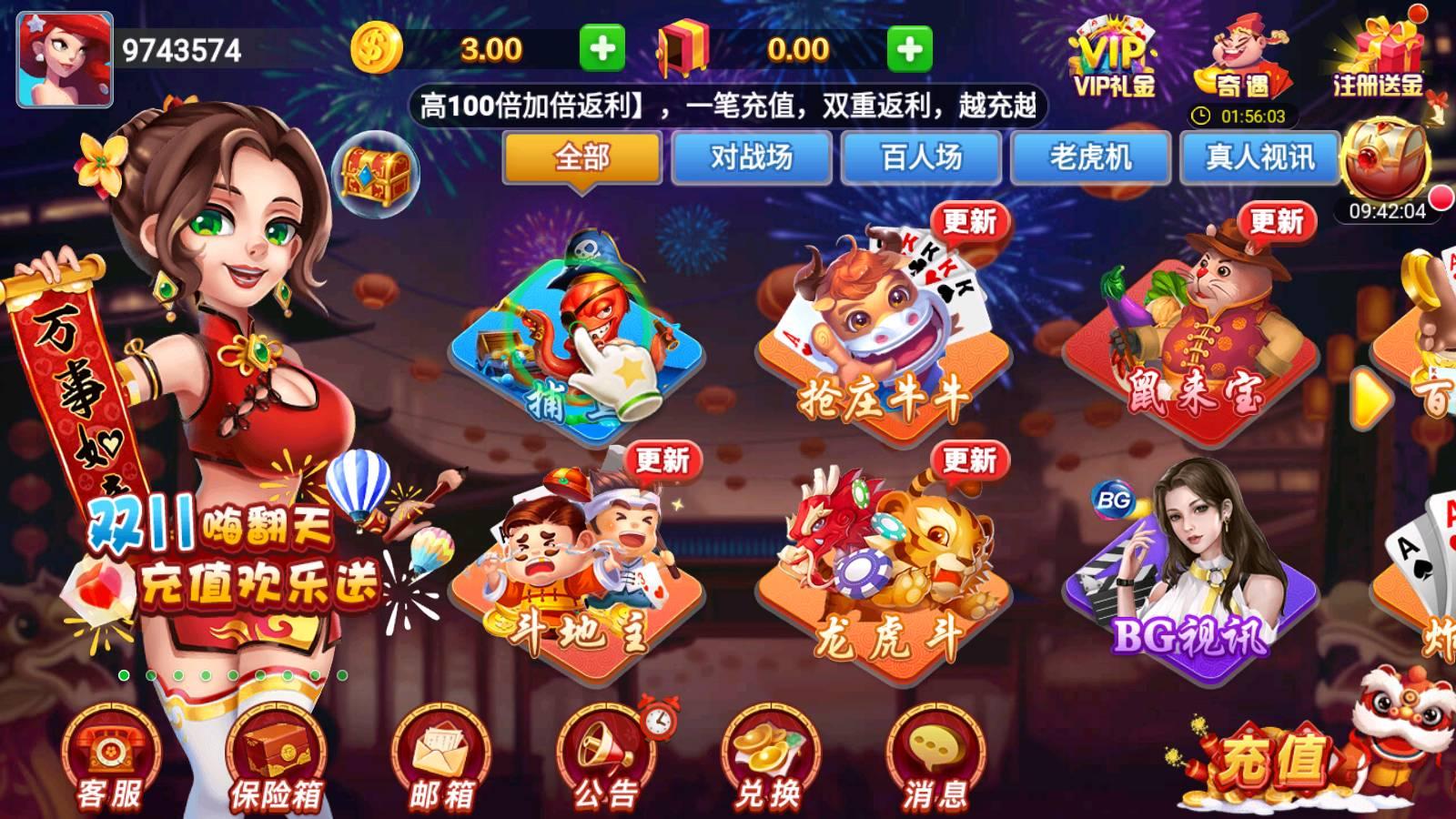Select the first carousel dot under the banner
Screen dimensions: 1456x819
(126, 675)
